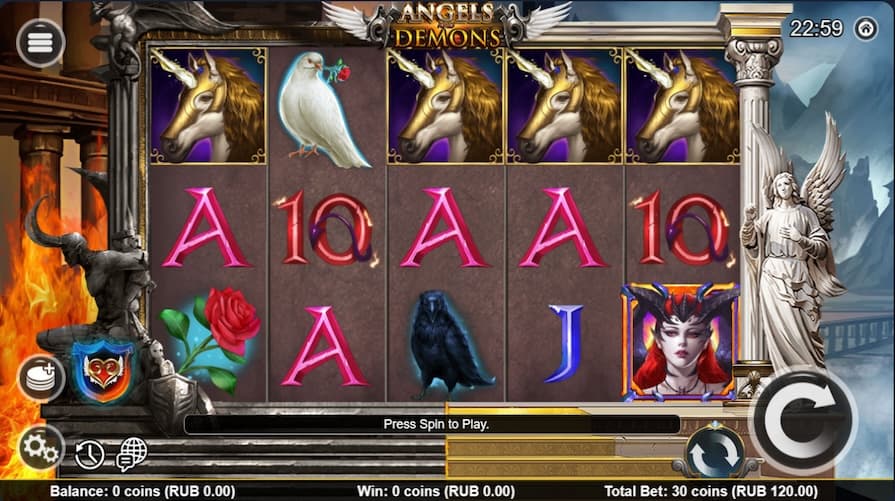Activate the autoplay double-arrow button
The width and height of the screenshot is (895, 501).
715,453
